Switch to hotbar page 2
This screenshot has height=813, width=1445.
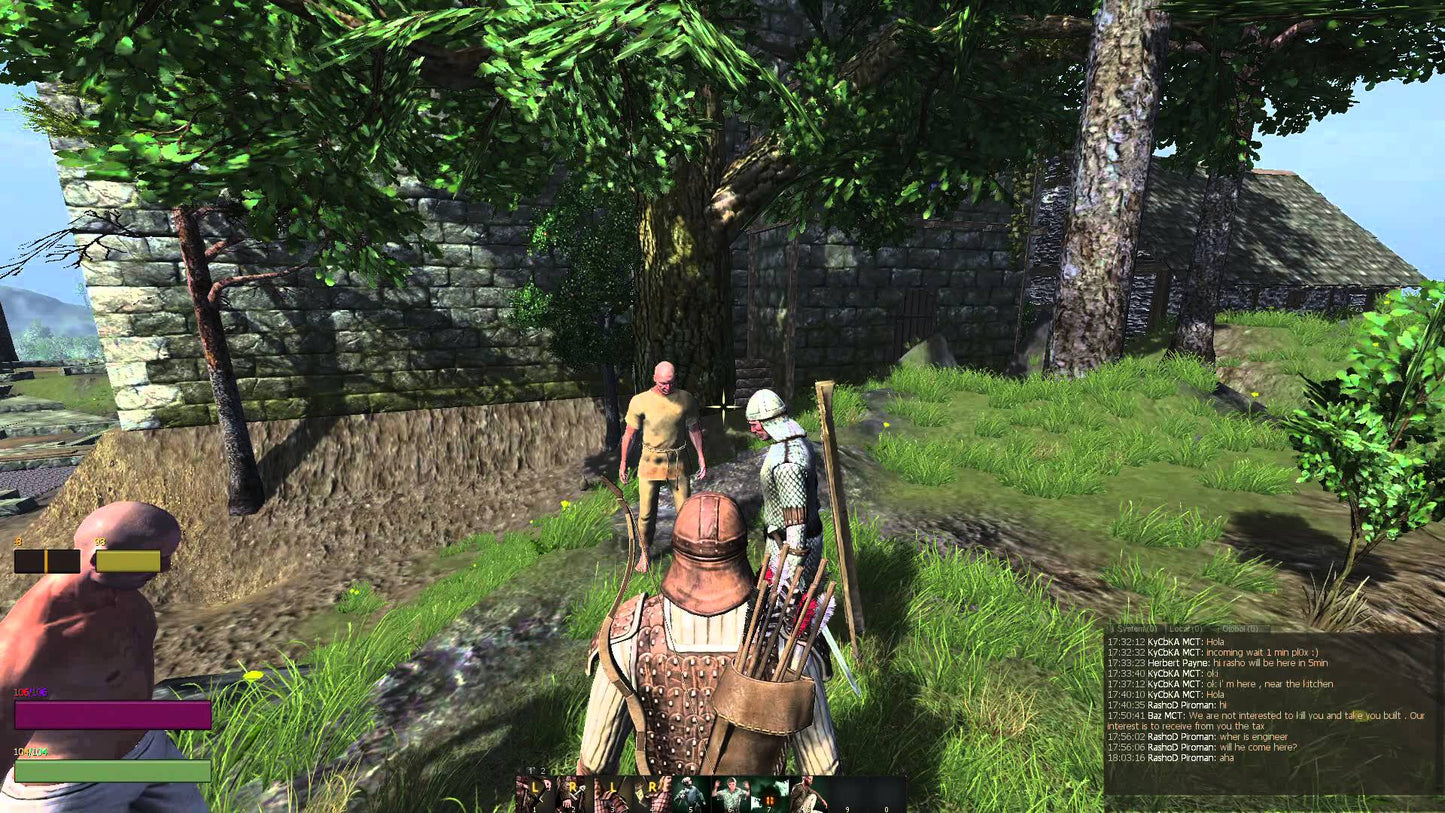pos(543,770)
